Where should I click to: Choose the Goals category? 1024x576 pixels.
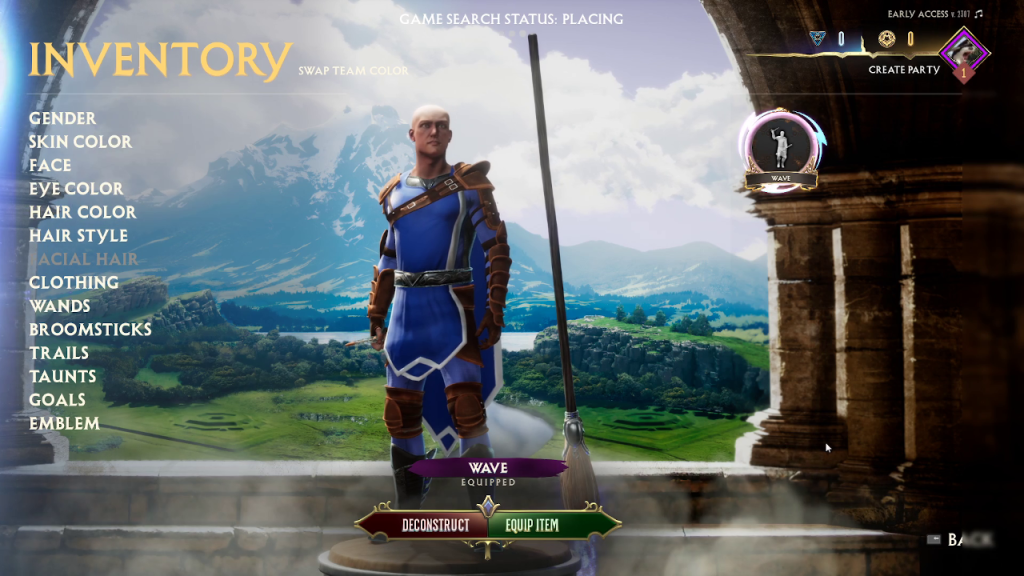57,400
